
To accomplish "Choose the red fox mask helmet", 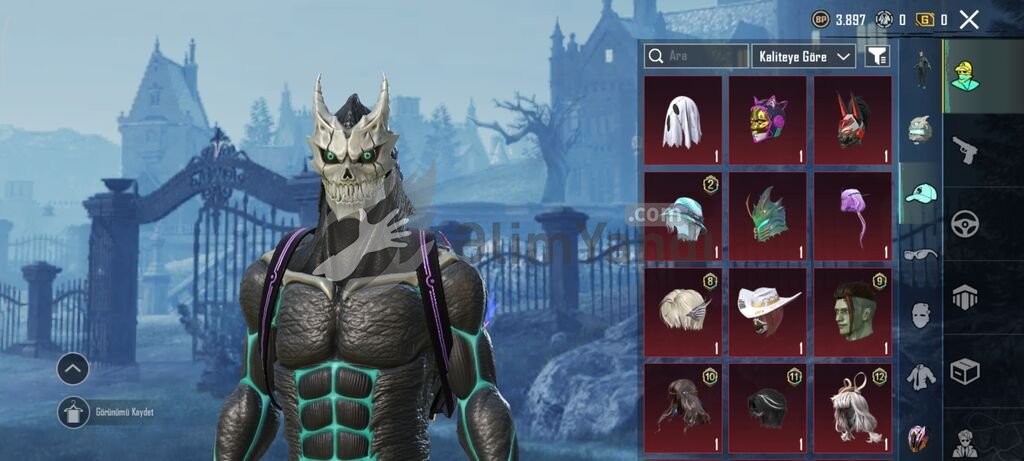I will 852,121.
